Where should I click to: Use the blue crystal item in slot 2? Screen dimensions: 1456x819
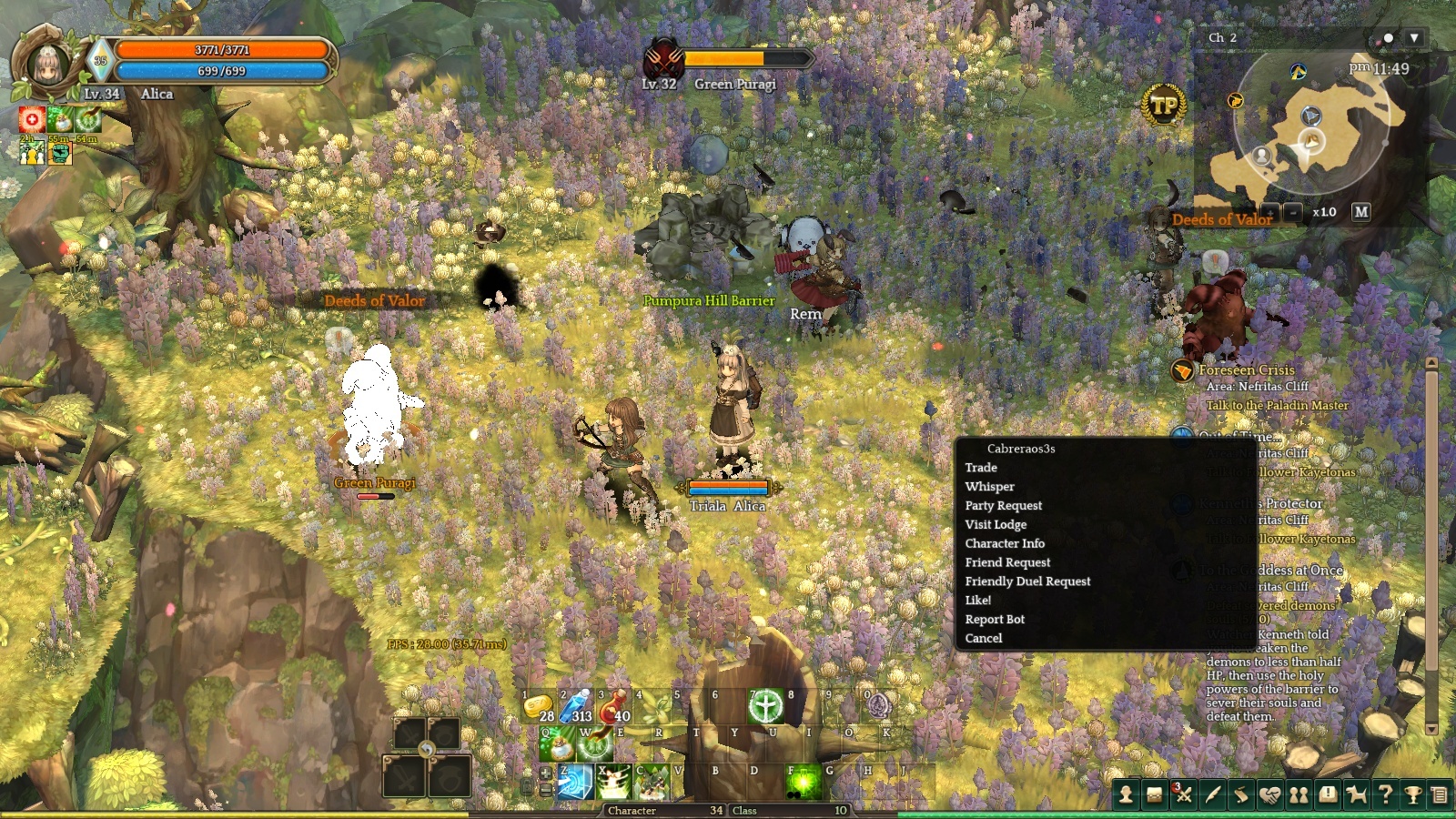[577, 706]
